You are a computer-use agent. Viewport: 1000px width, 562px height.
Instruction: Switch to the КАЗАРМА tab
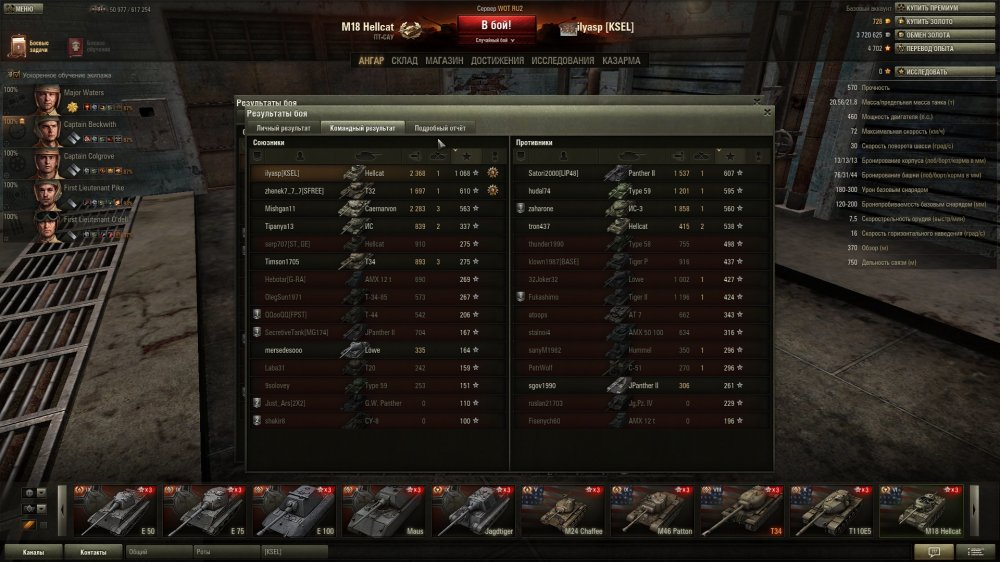tap(621, 61)
